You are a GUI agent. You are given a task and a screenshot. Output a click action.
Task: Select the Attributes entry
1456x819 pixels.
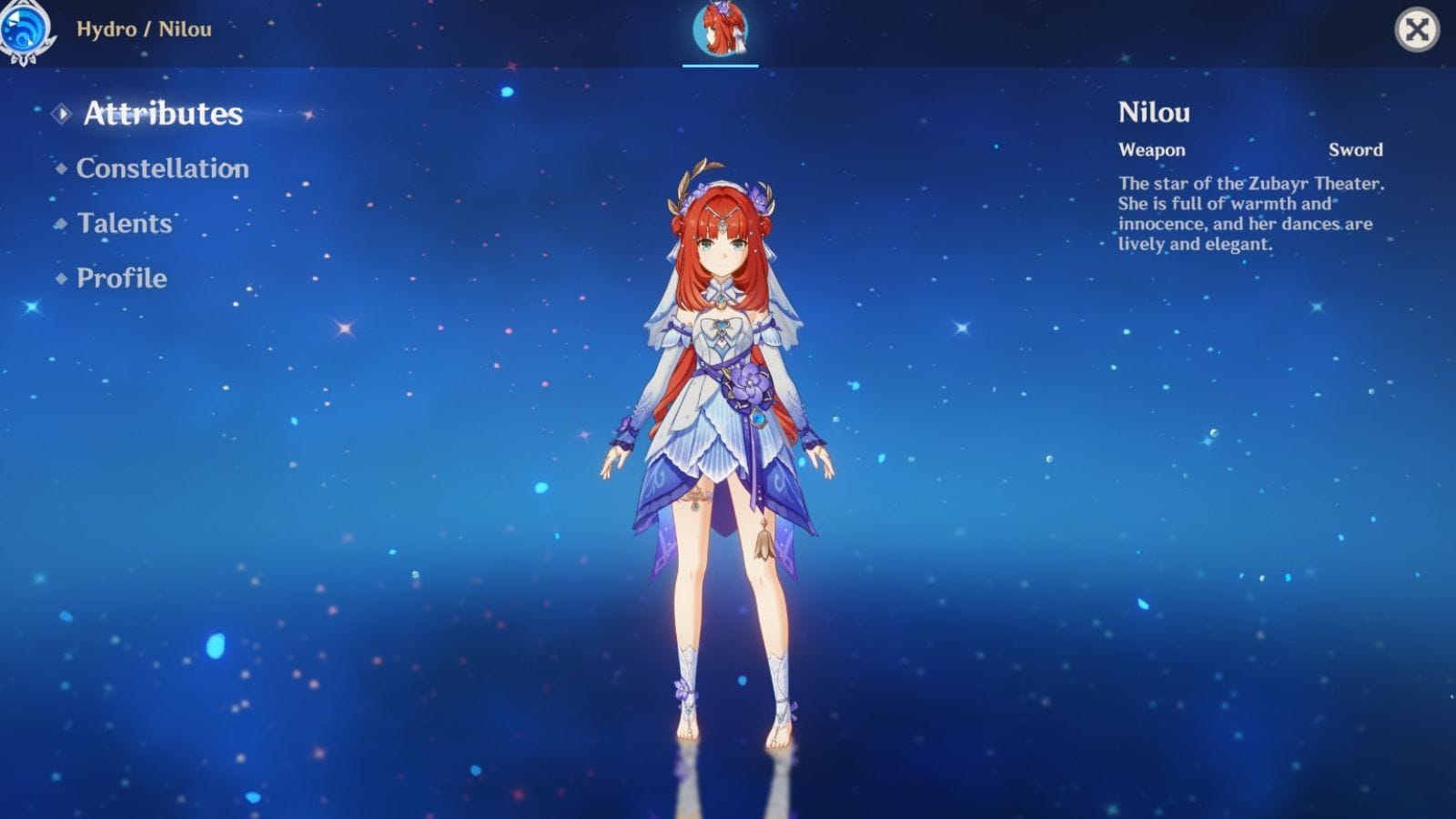[x=162, y=114]
